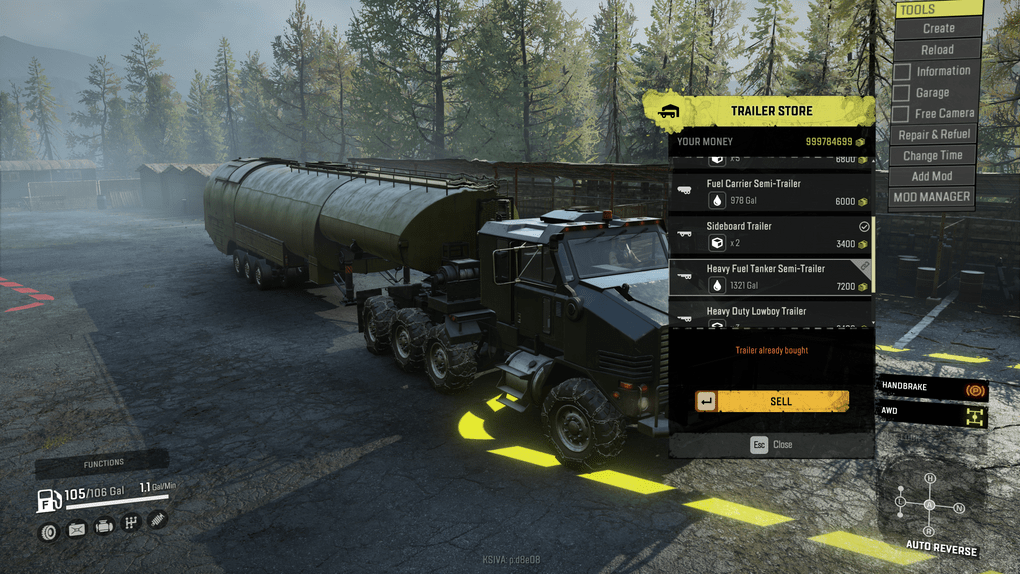This screenshot has height=574, width=1020.
Task: Open the Change Time option
Action: [x=933, y=156]
